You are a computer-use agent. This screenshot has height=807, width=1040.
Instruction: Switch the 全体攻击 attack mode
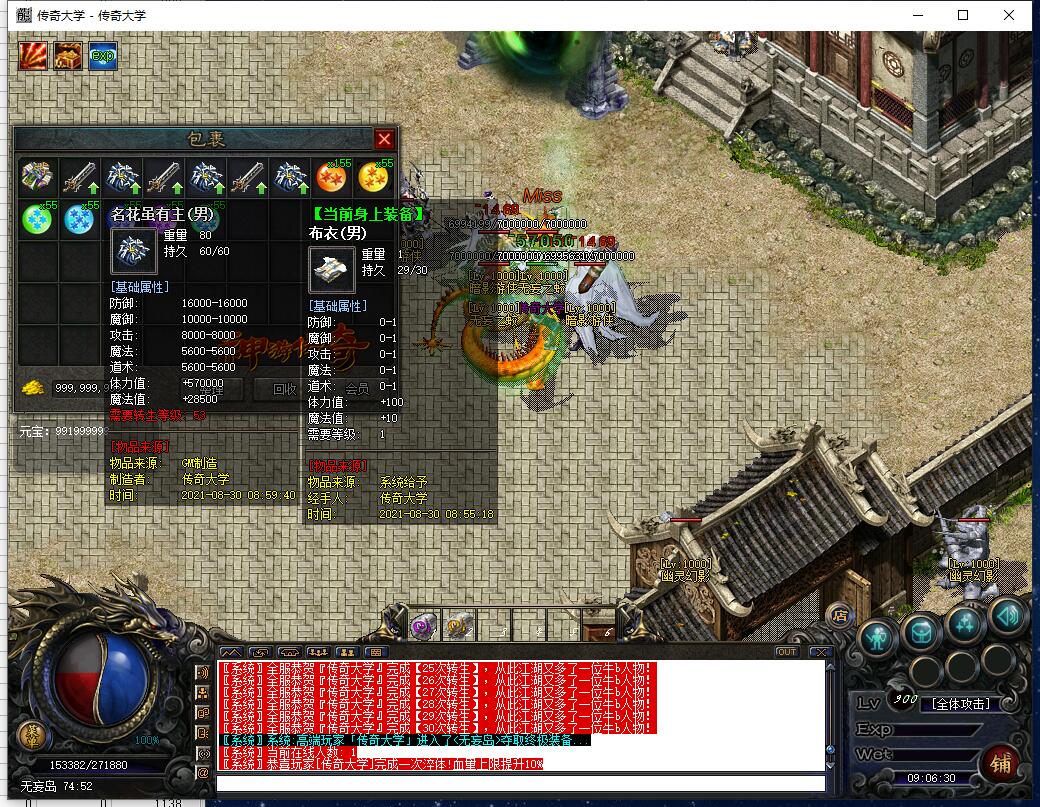[960, 703]
